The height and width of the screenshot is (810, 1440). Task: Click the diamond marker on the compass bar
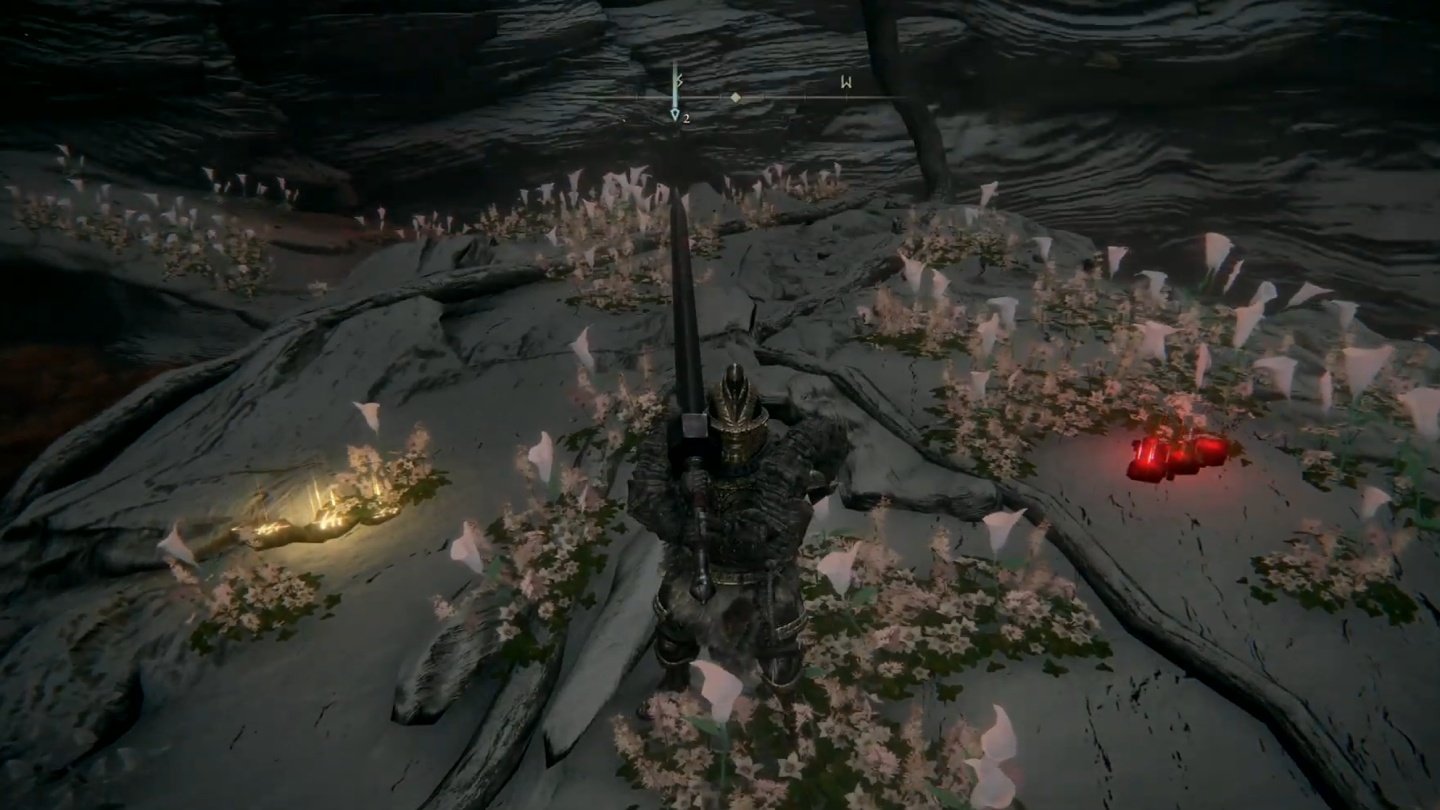pos(736,97)
